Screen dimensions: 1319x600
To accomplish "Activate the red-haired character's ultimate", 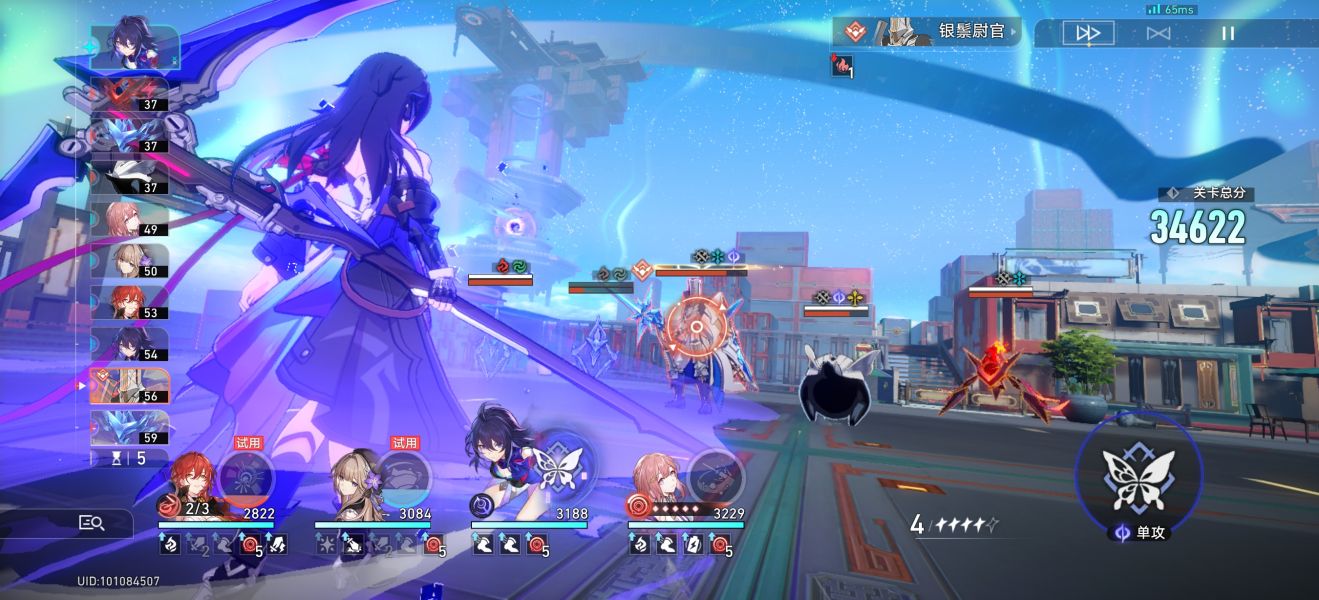I will pyautogui.click(x=246, y=477).
